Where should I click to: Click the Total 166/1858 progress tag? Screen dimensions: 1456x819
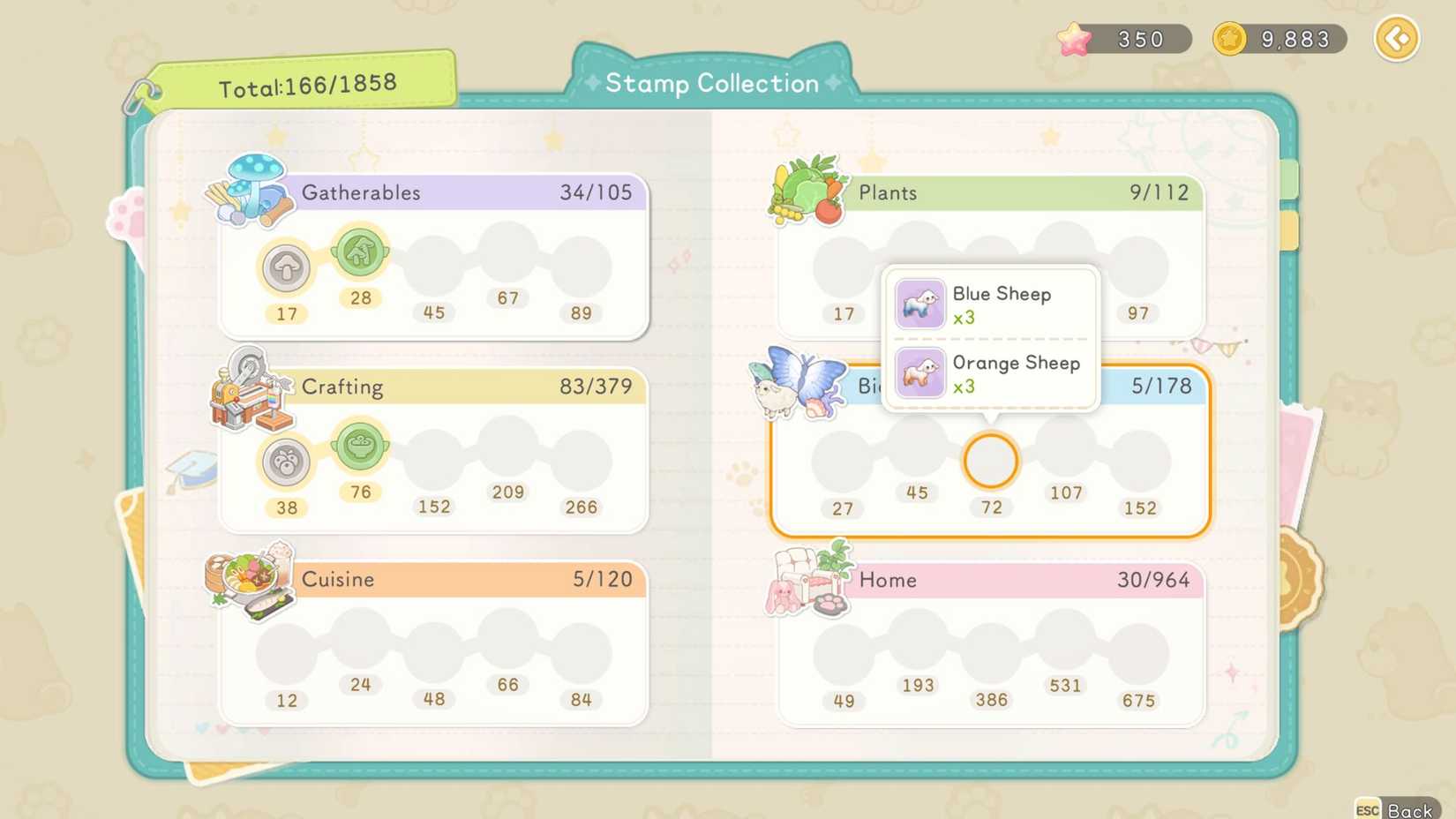[x=309, y=83]
